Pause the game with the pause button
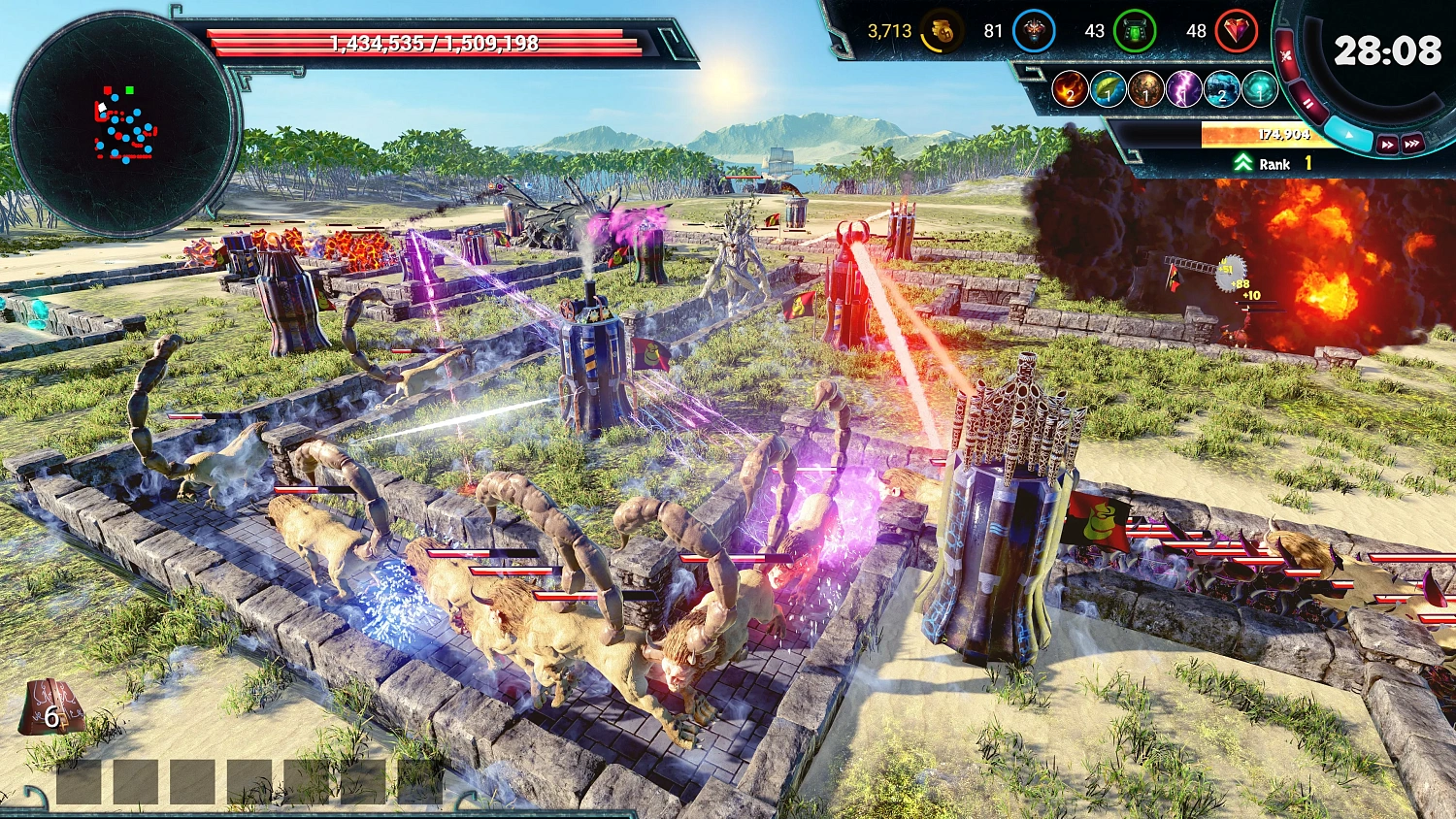The height and width of the screenshot is (819, 1456). coord(1308,102)
